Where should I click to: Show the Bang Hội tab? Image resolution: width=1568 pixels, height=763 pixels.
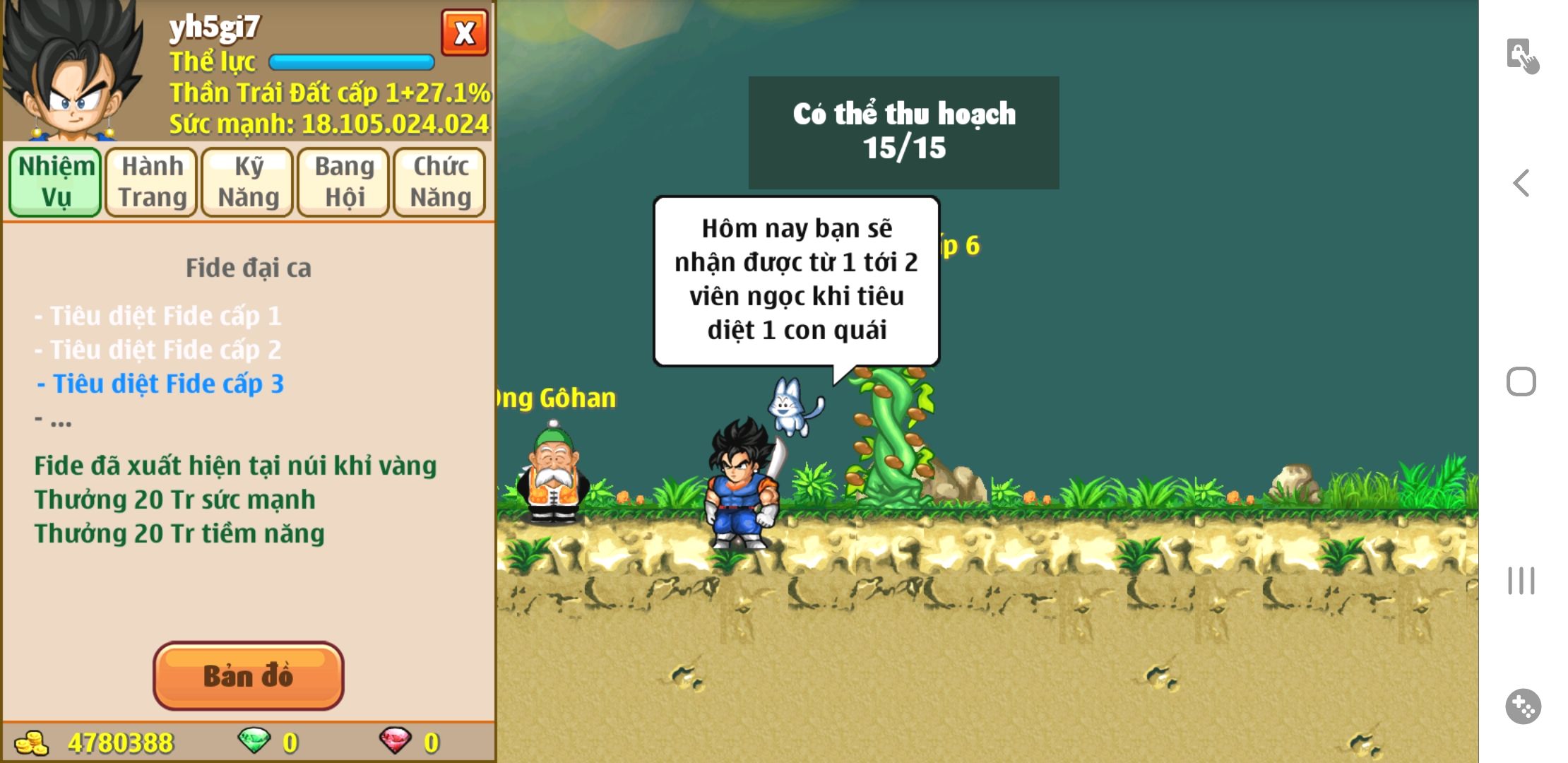click(344, 182)
